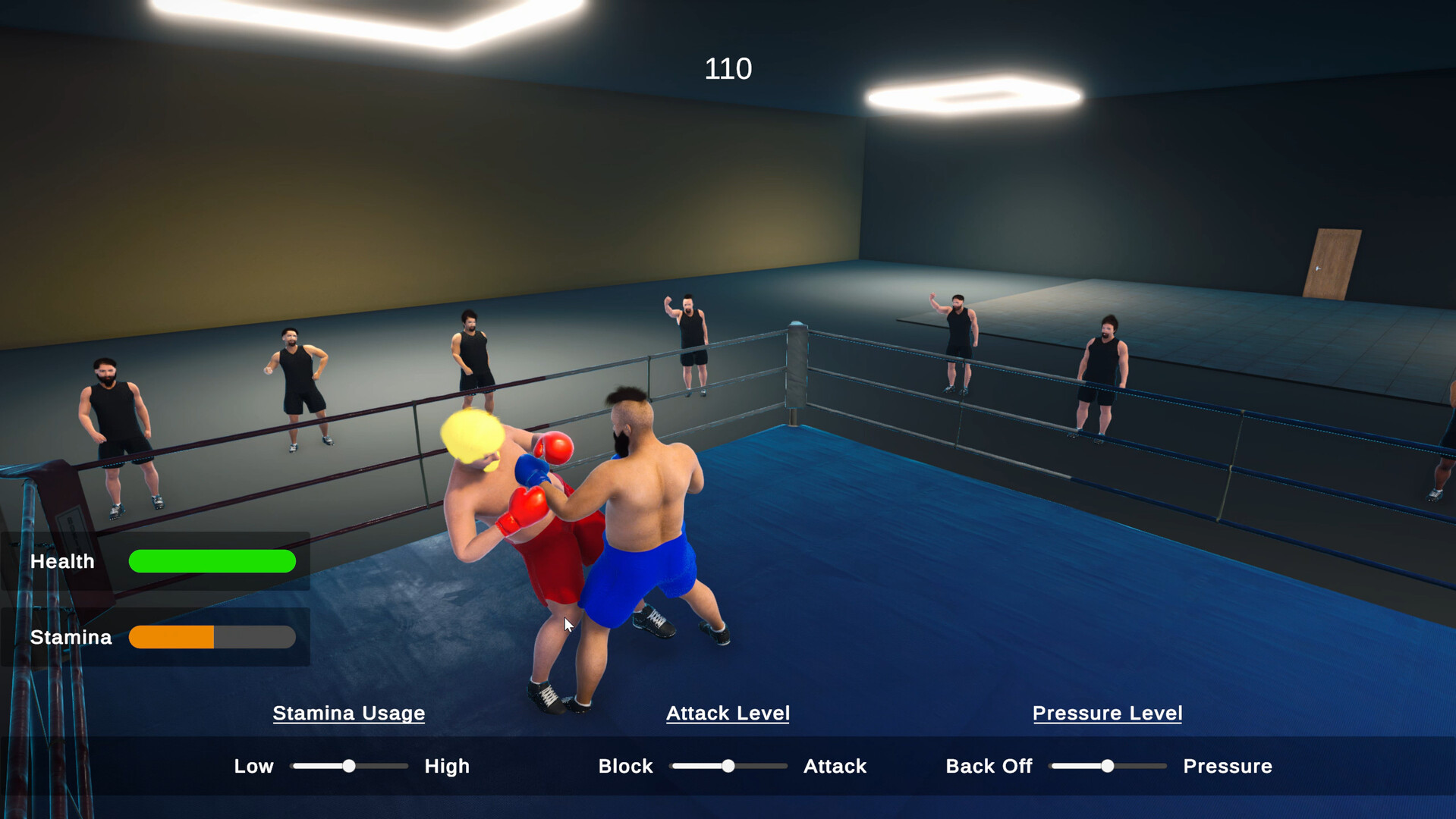Click the "Back Off" end of Pressure Level
Viewport: 1456px width, 819px height.
(989, 766)
